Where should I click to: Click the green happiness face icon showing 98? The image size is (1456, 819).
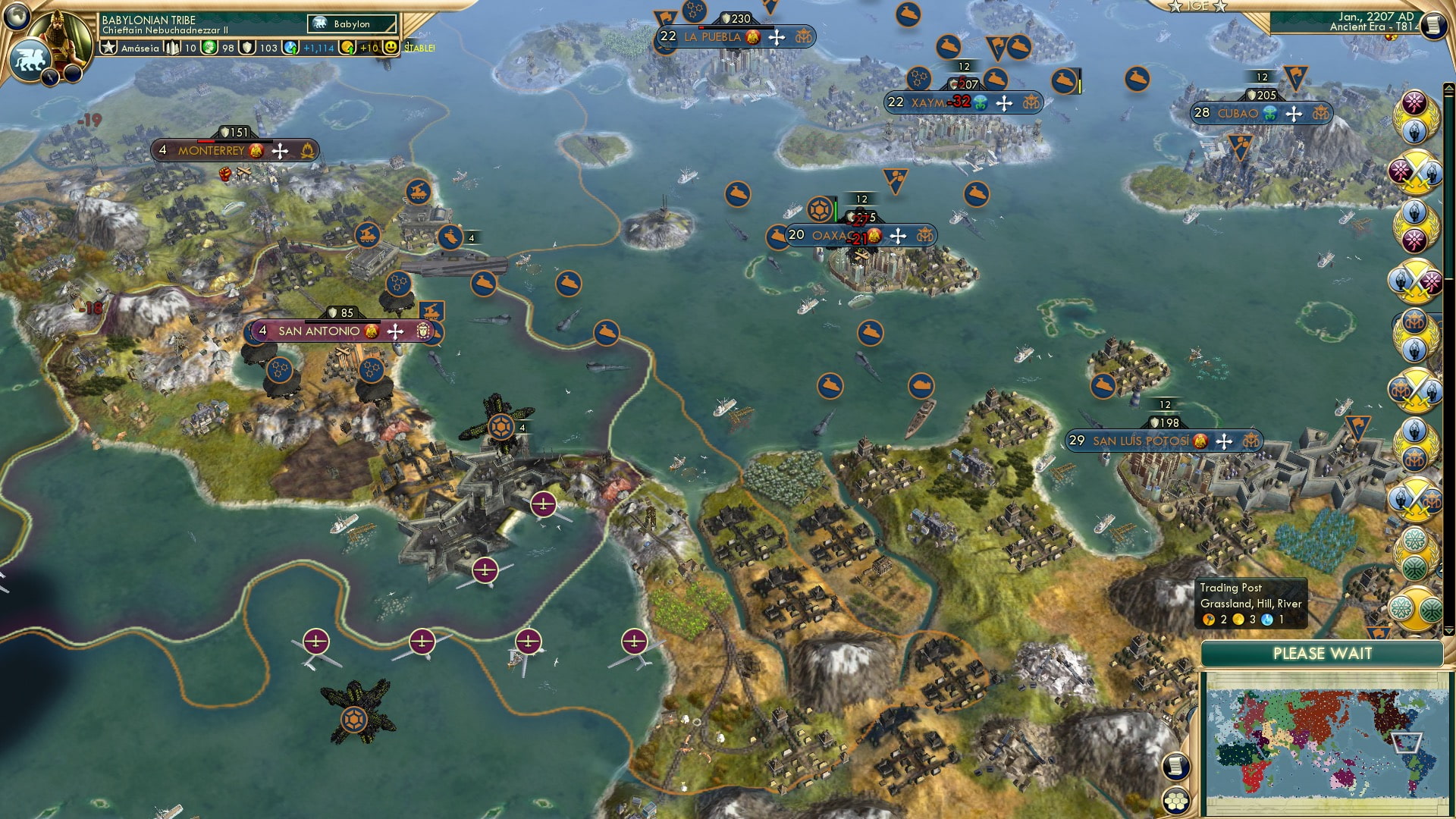click(210, 47)
